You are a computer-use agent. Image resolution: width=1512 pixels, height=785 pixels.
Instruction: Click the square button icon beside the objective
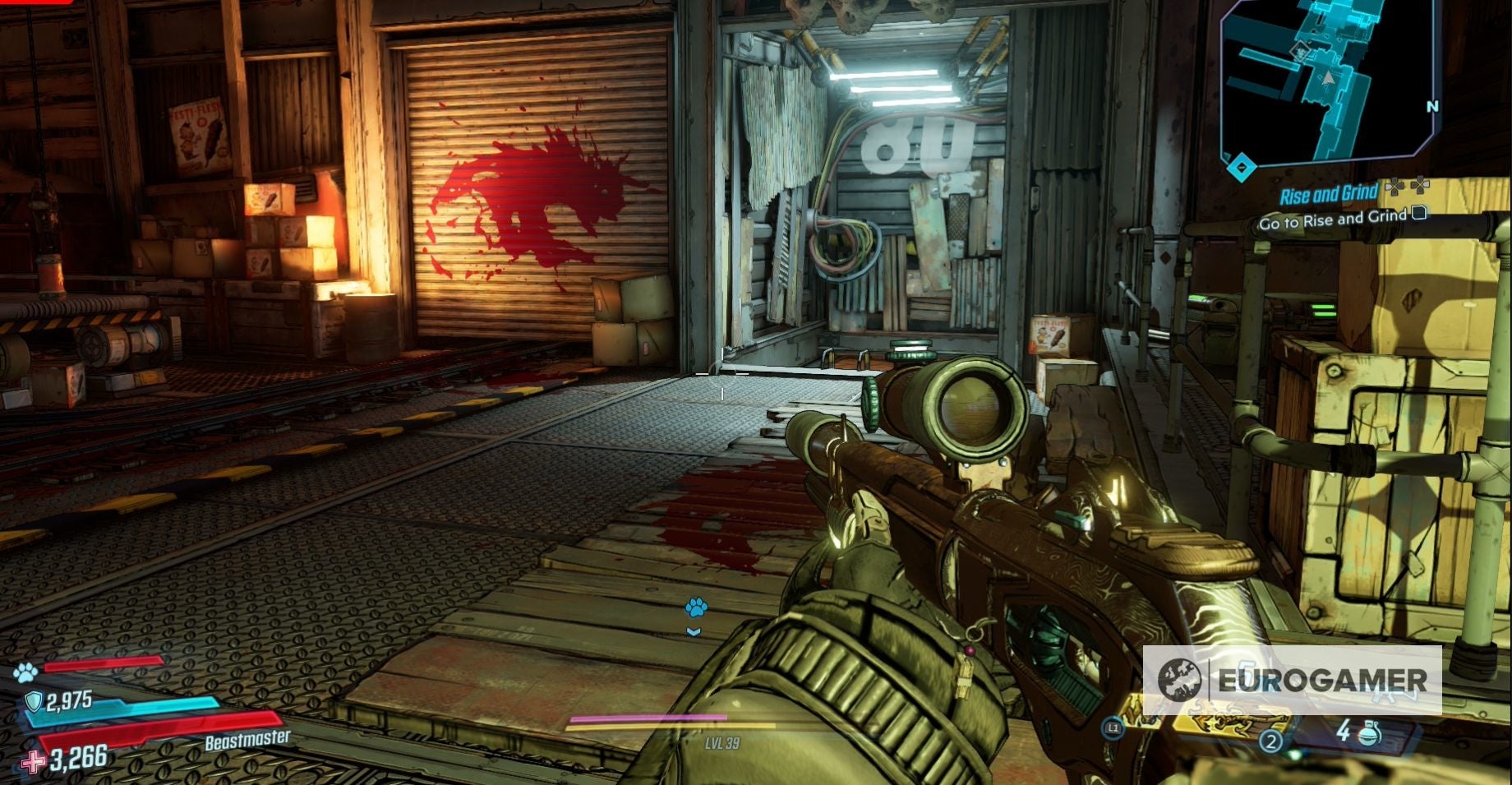[x=1418, y=215]
